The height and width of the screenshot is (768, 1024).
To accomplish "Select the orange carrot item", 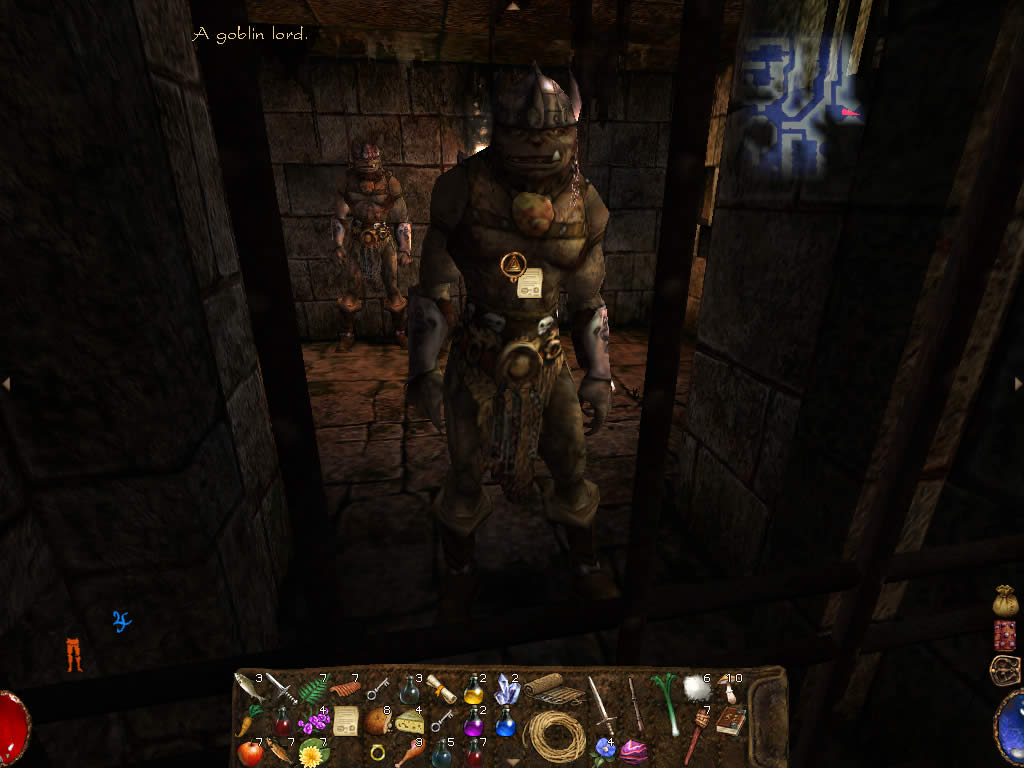I will (247, 721).
